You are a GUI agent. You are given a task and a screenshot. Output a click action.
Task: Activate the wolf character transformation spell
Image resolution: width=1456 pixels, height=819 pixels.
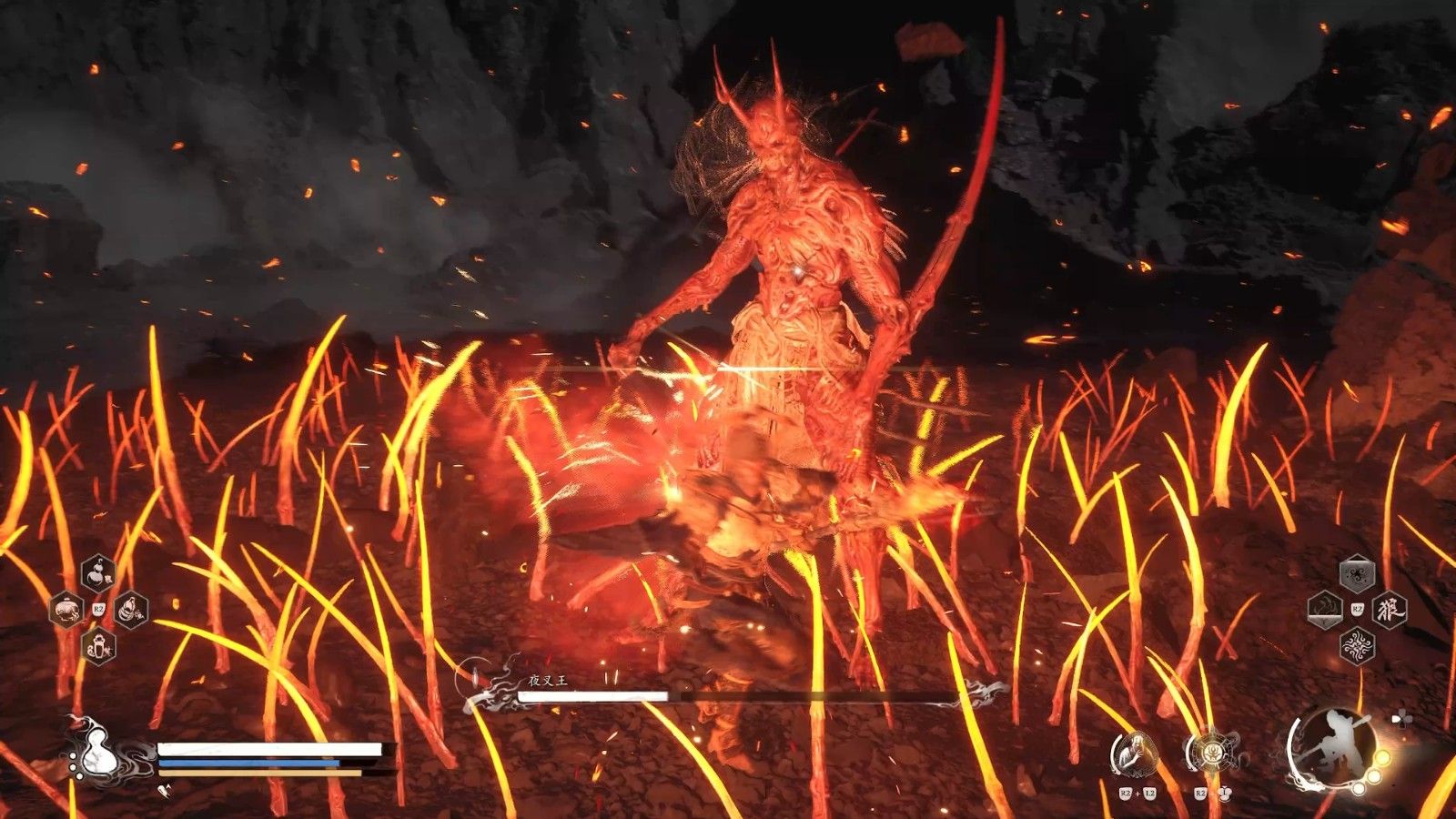point(1389,609)
